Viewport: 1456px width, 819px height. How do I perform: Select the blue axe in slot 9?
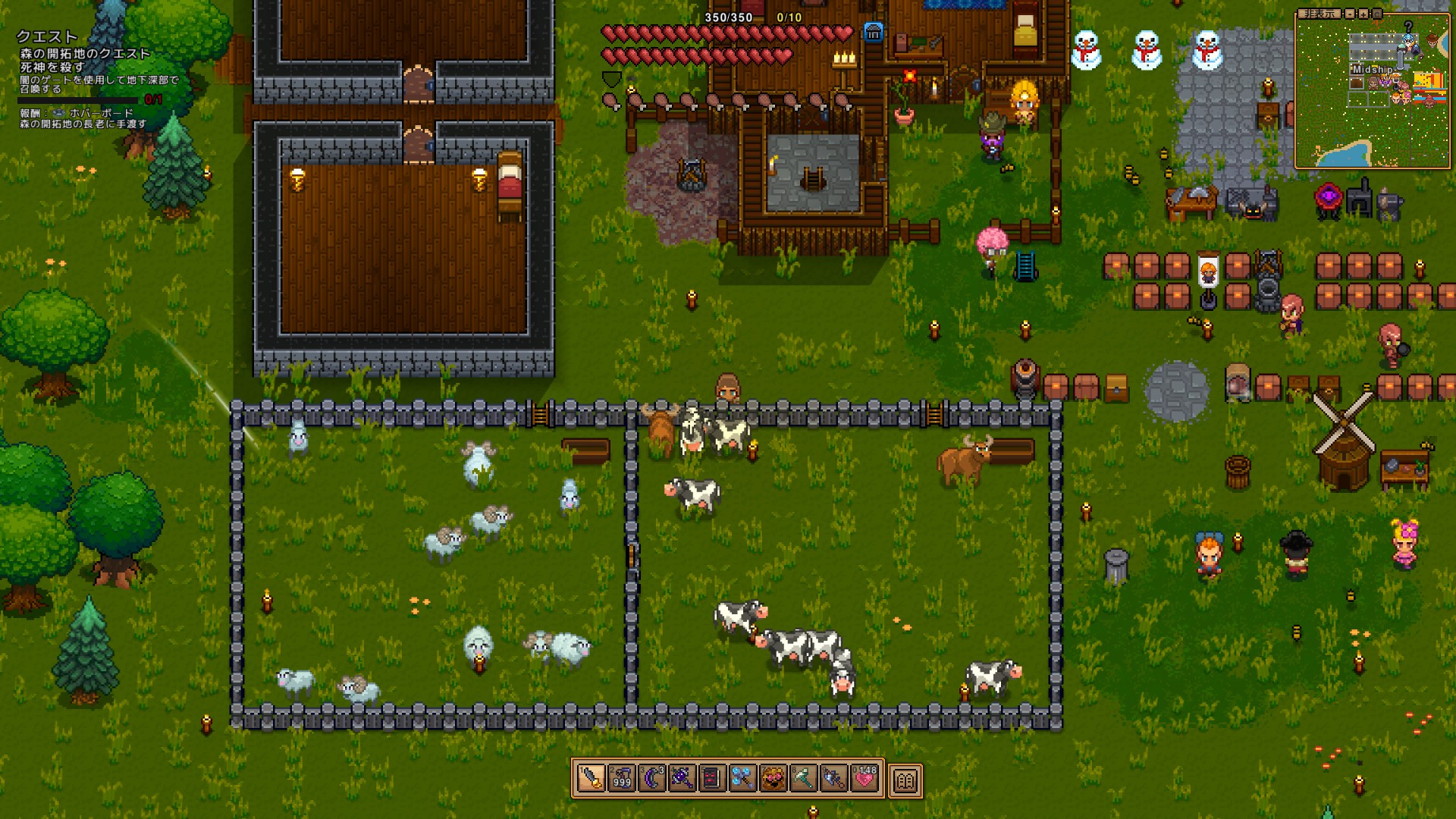click(x=833, y=778)
